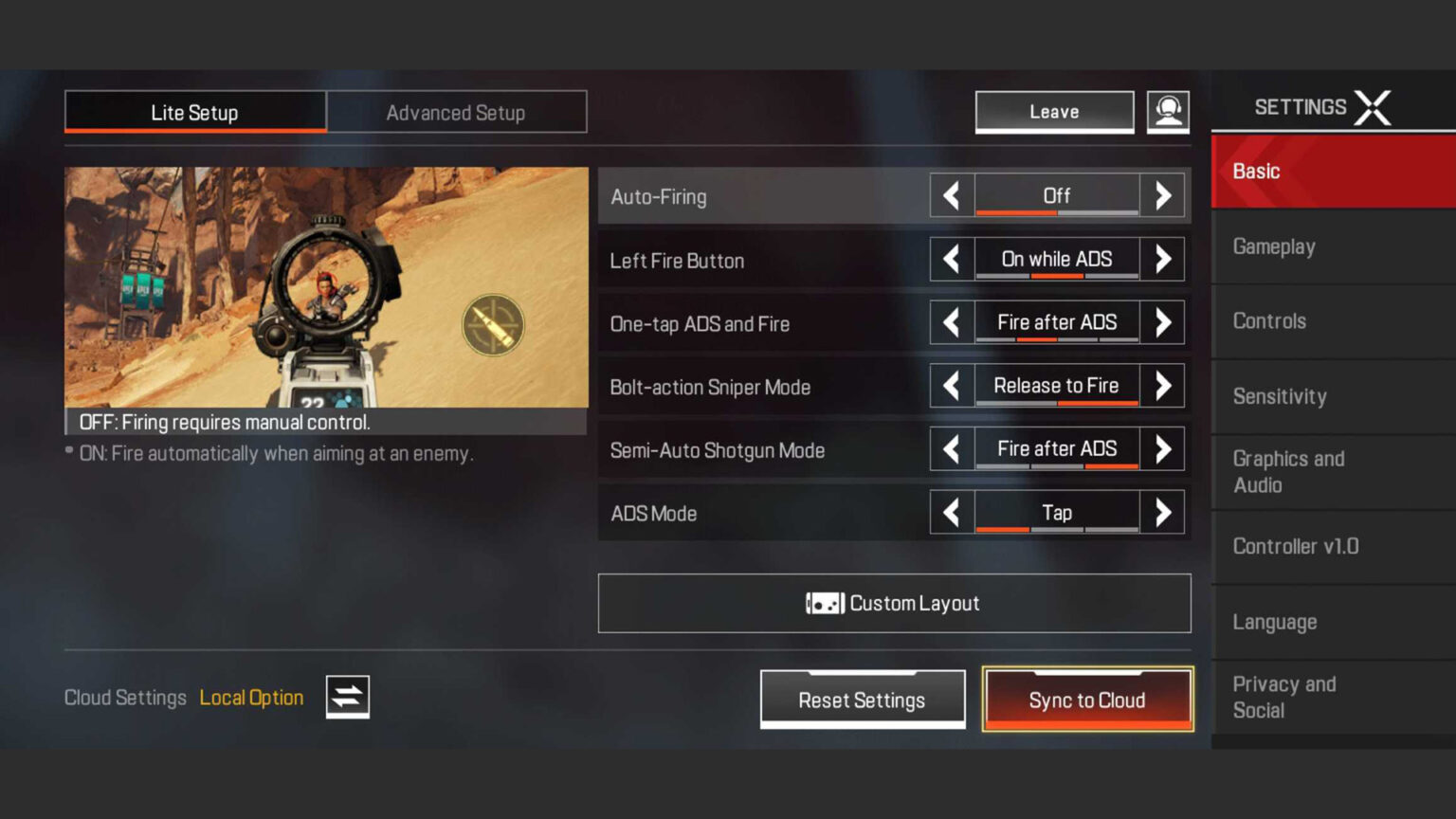The image size is (1456, 819).
Task: Open the headset support icon
Action: pos(1168,112)
